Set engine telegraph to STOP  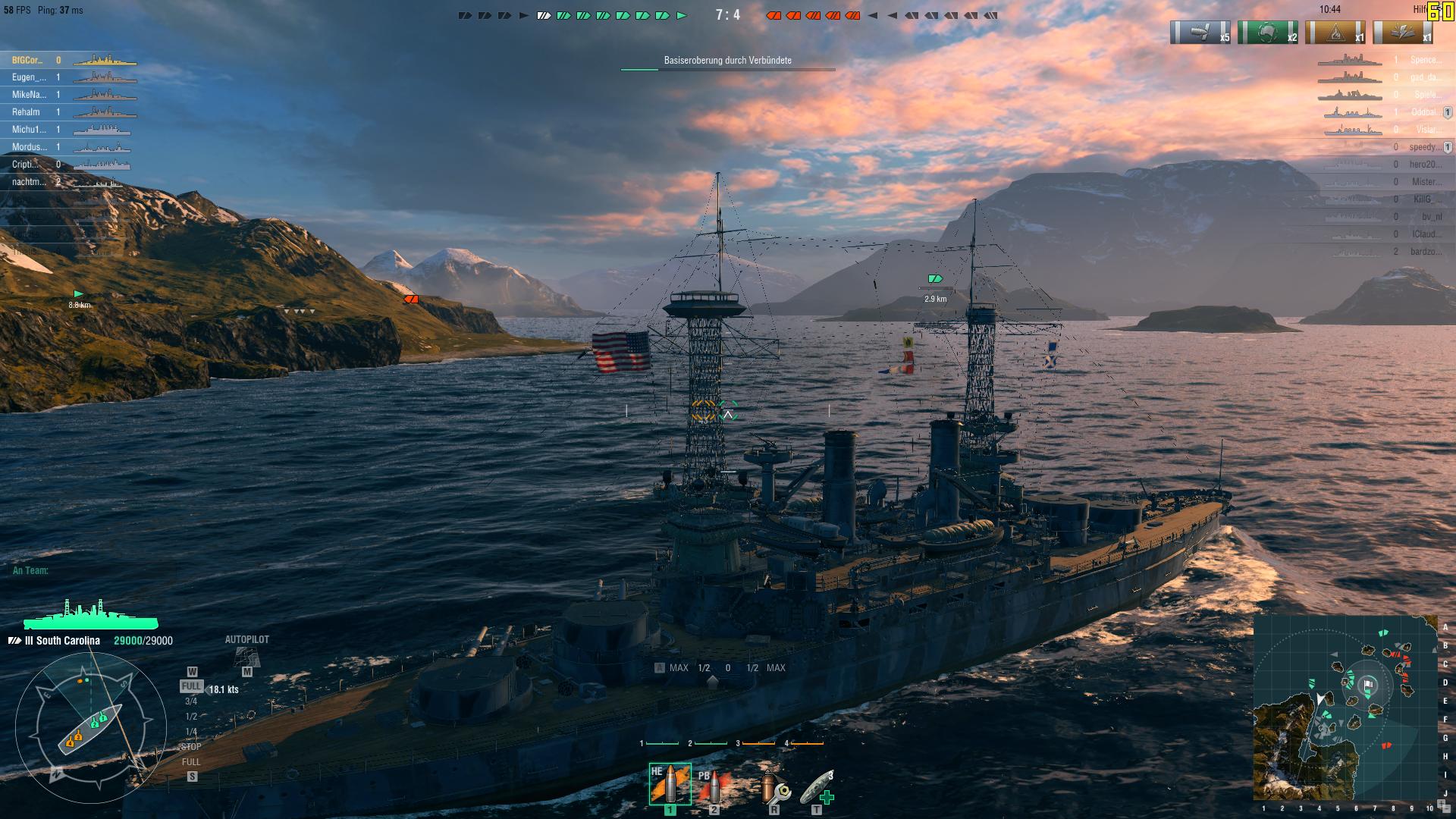tap(191, 747)
